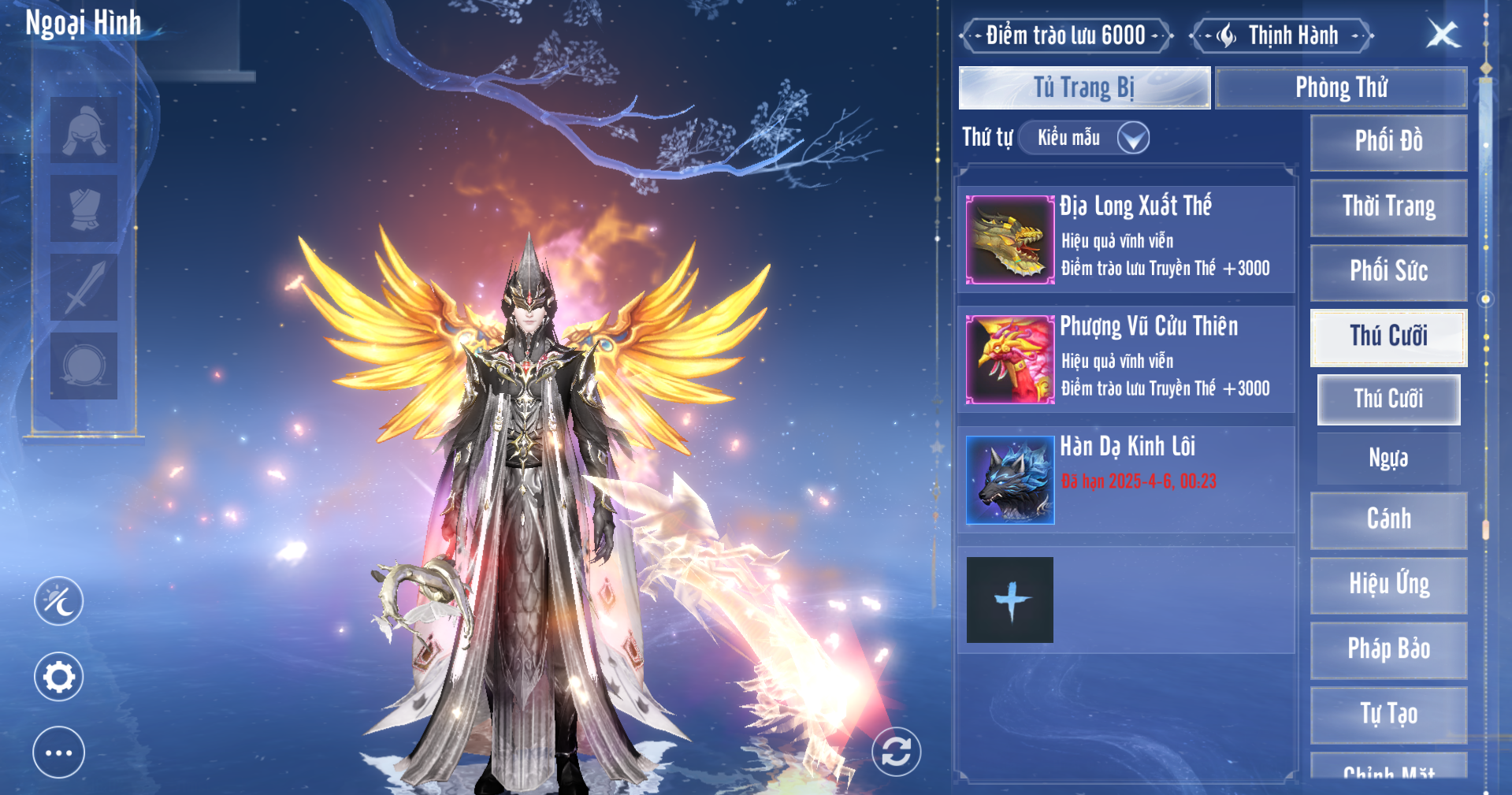Open the three-dots more options button
Screen dimensions: 1512x795
[x=59, y=752]
